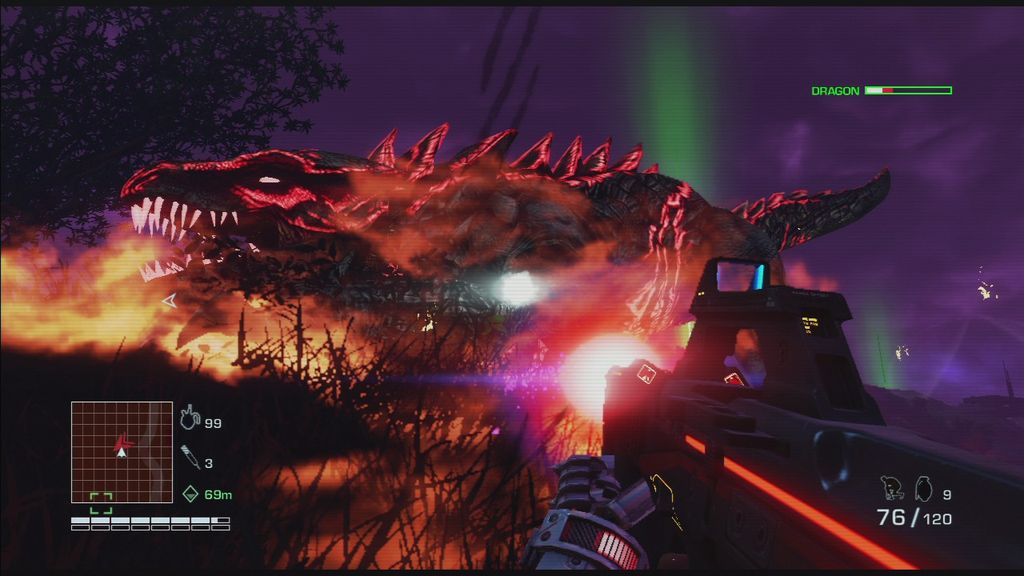Click the green objective distance marker
The width and height of the screenshot is (1024, 576).
pos(191,493)
